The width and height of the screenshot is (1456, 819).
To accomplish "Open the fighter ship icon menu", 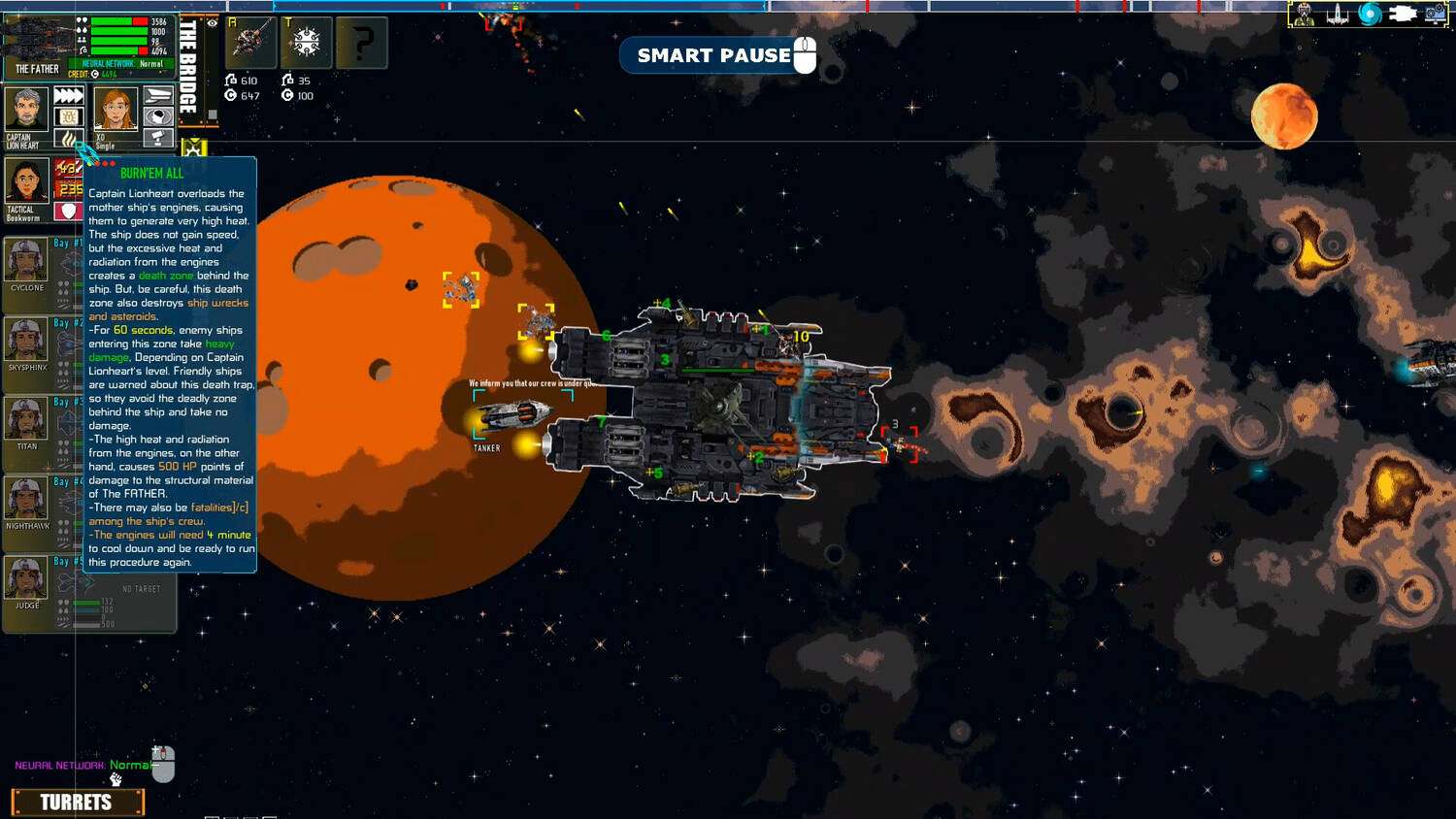I will tap(1337, 15).
